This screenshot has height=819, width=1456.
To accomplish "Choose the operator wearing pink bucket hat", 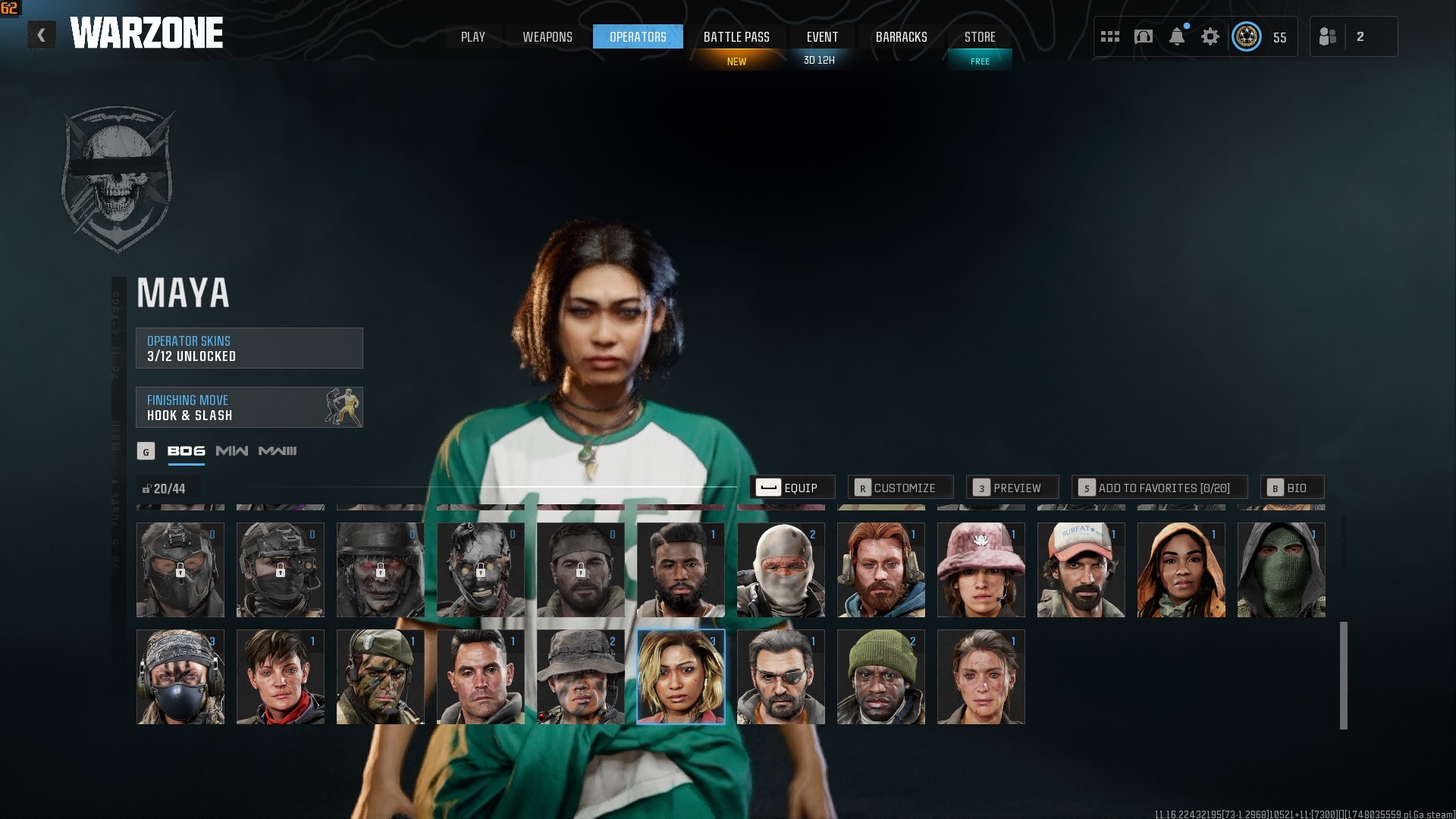I will click(981, 570).
